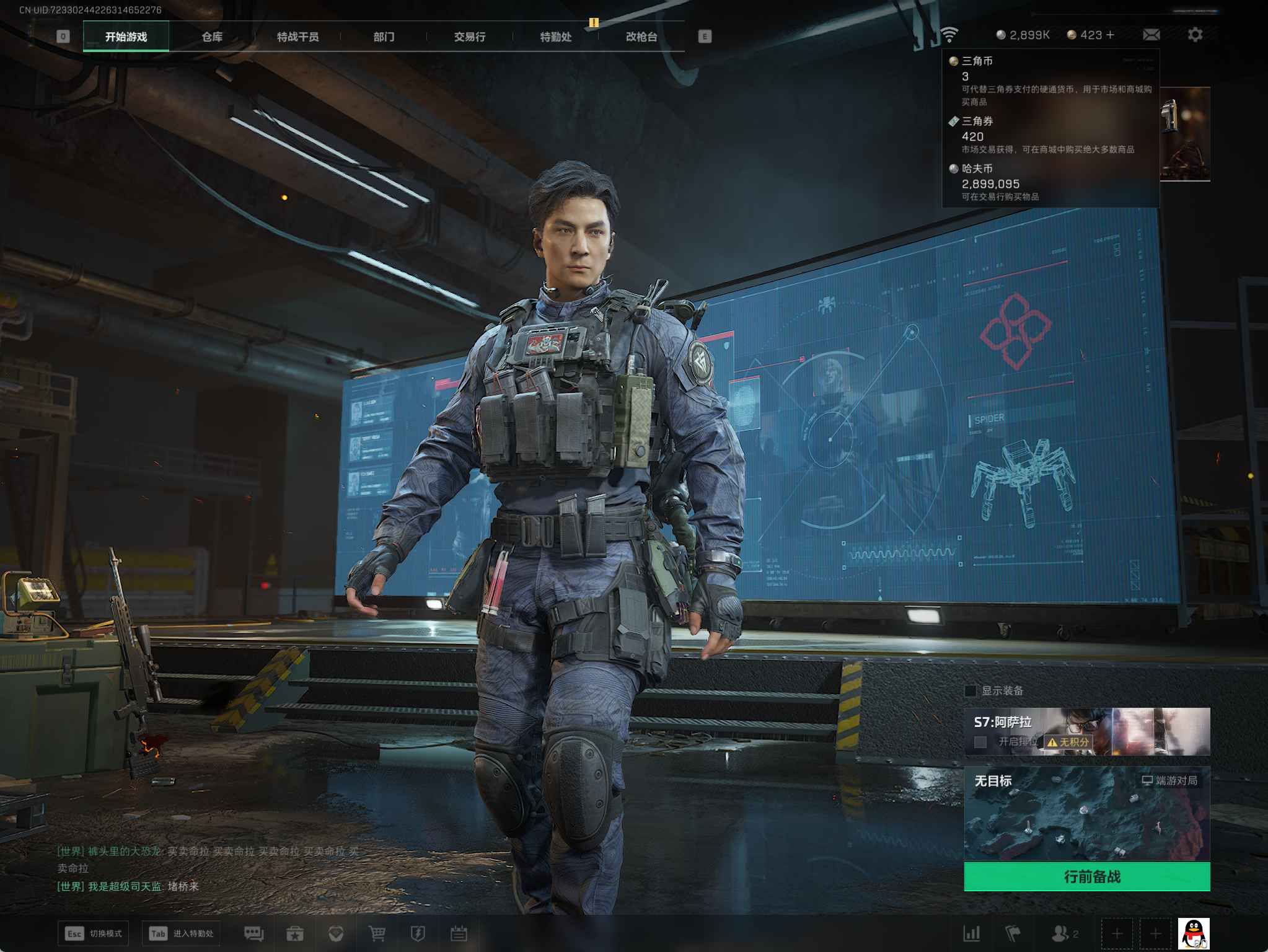Open the mail envelope icon
This screenshot has width=1268, height=952.
point(1151,35)
